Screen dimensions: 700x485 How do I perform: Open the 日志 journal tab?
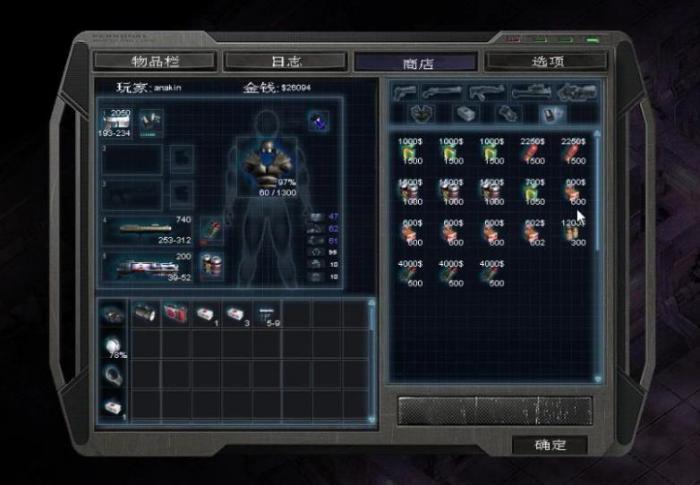285,62
